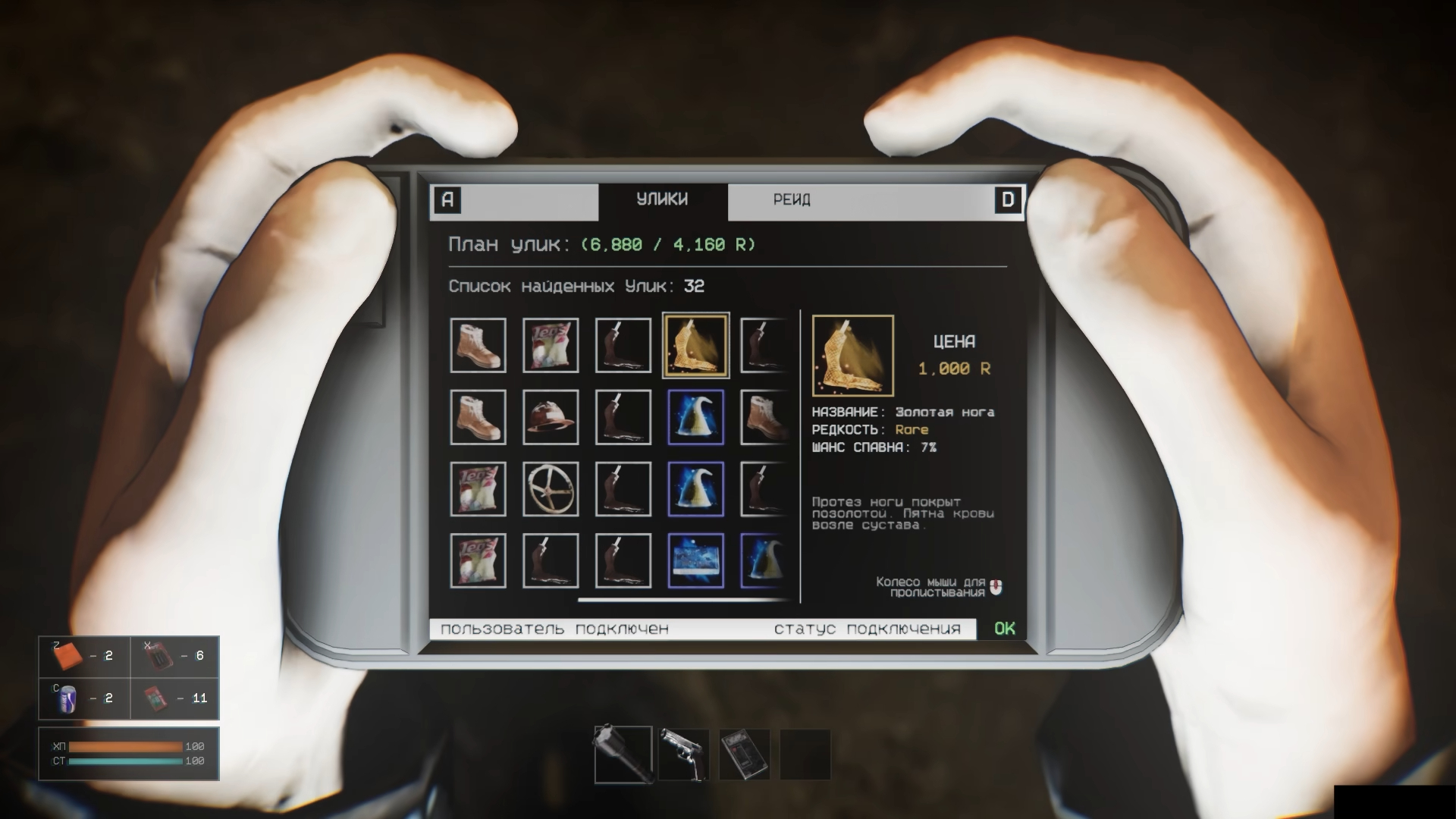Select the battery pack quick item
This screenshot has height=819, width=1456.
[x=158, y=656]
